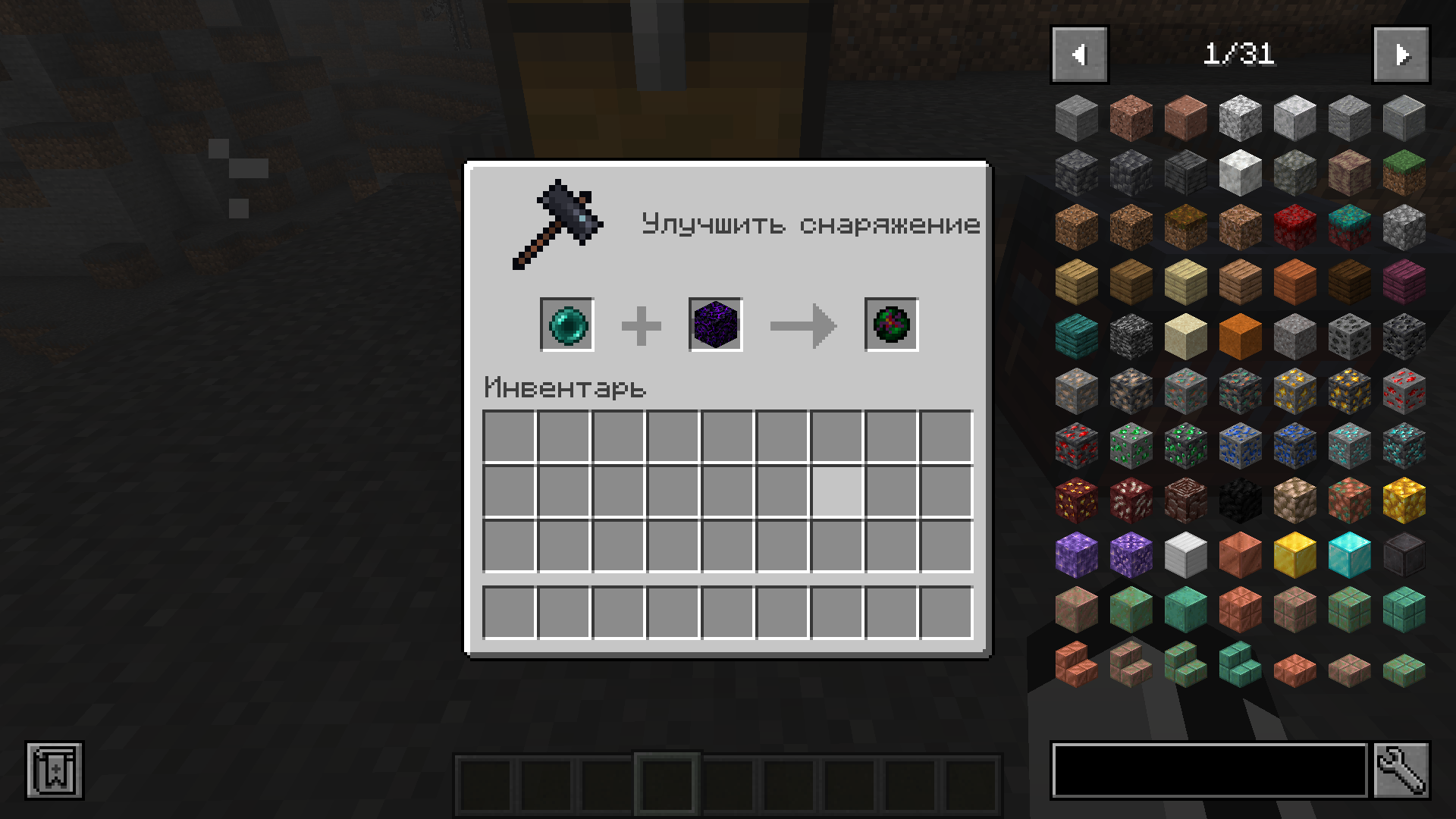The width and height of the screenshot is (1456, 819).
Task: Go to the next item page with the right arrow
Action: tap(1402, 54)
